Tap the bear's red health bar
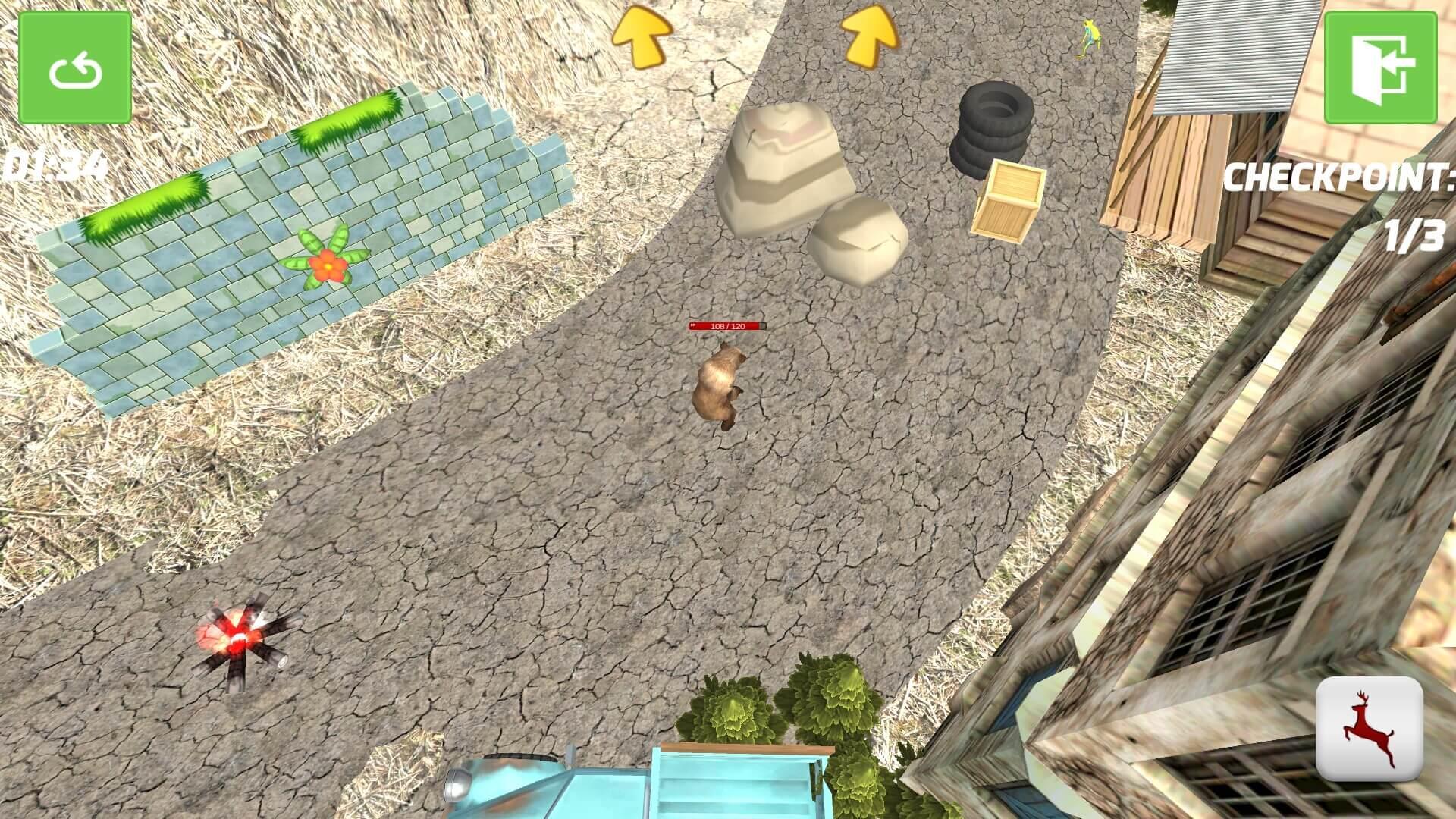The width and height of the screenshot is (1456, 819). pyautogui.click(x=726, y=327)
